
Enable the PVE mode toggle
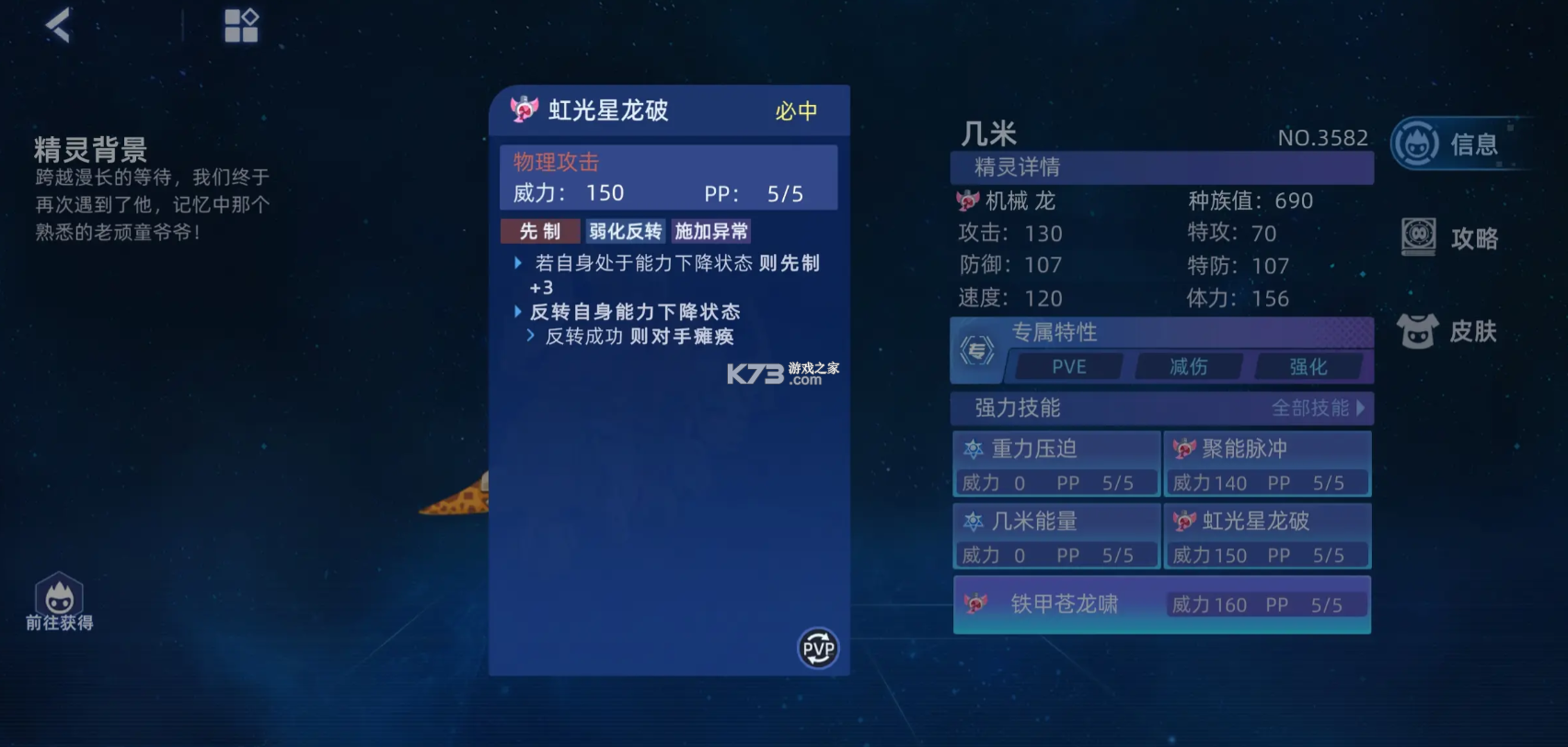pyautogui.click(x=1067, y=366)
